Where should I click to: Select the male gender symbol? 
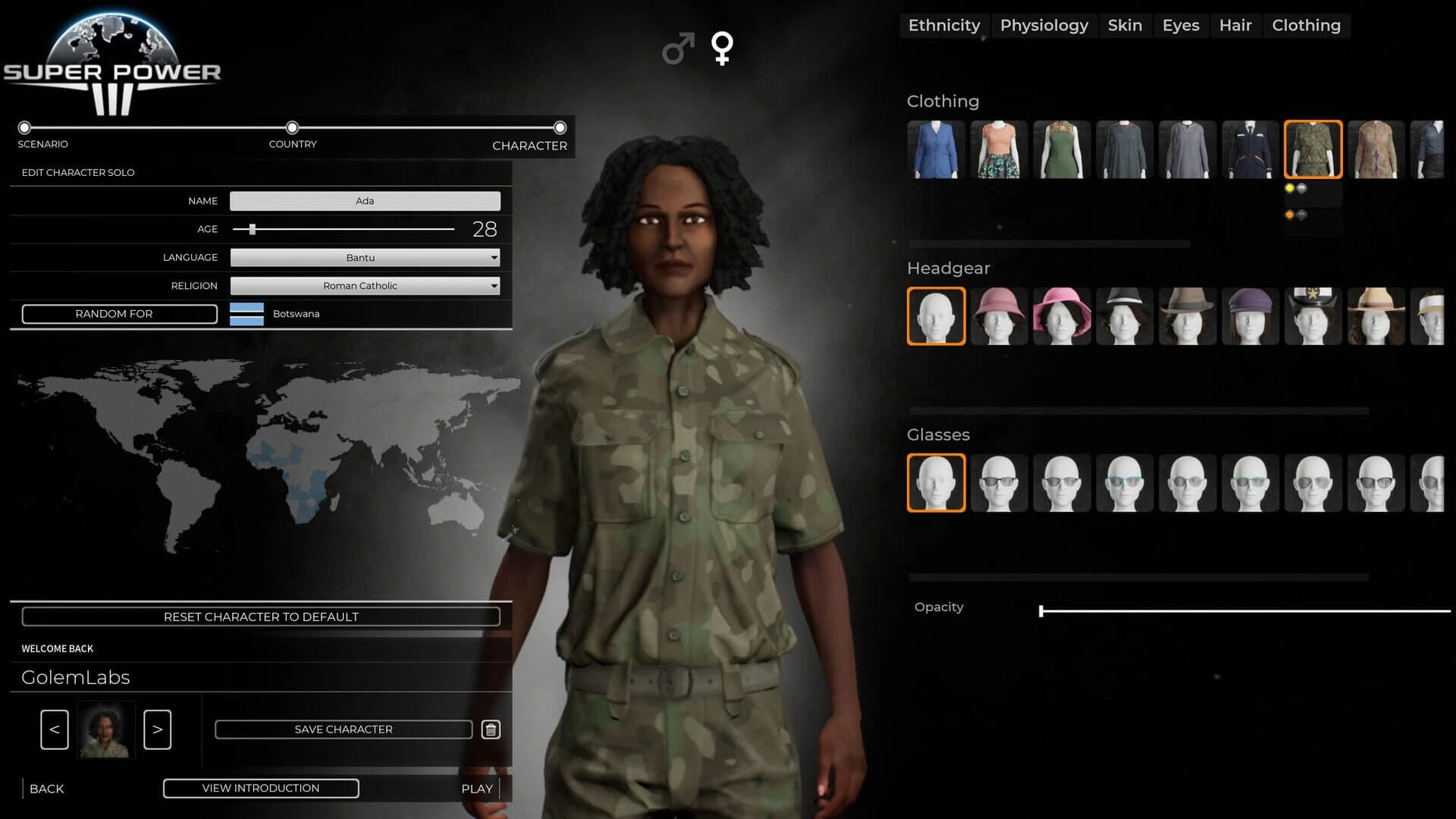pos(677,49)
